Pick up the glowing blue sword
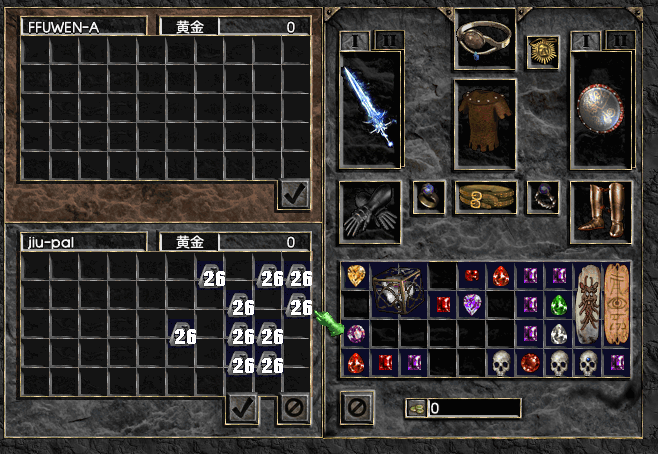The image size is (658, 454). point(371,108)
